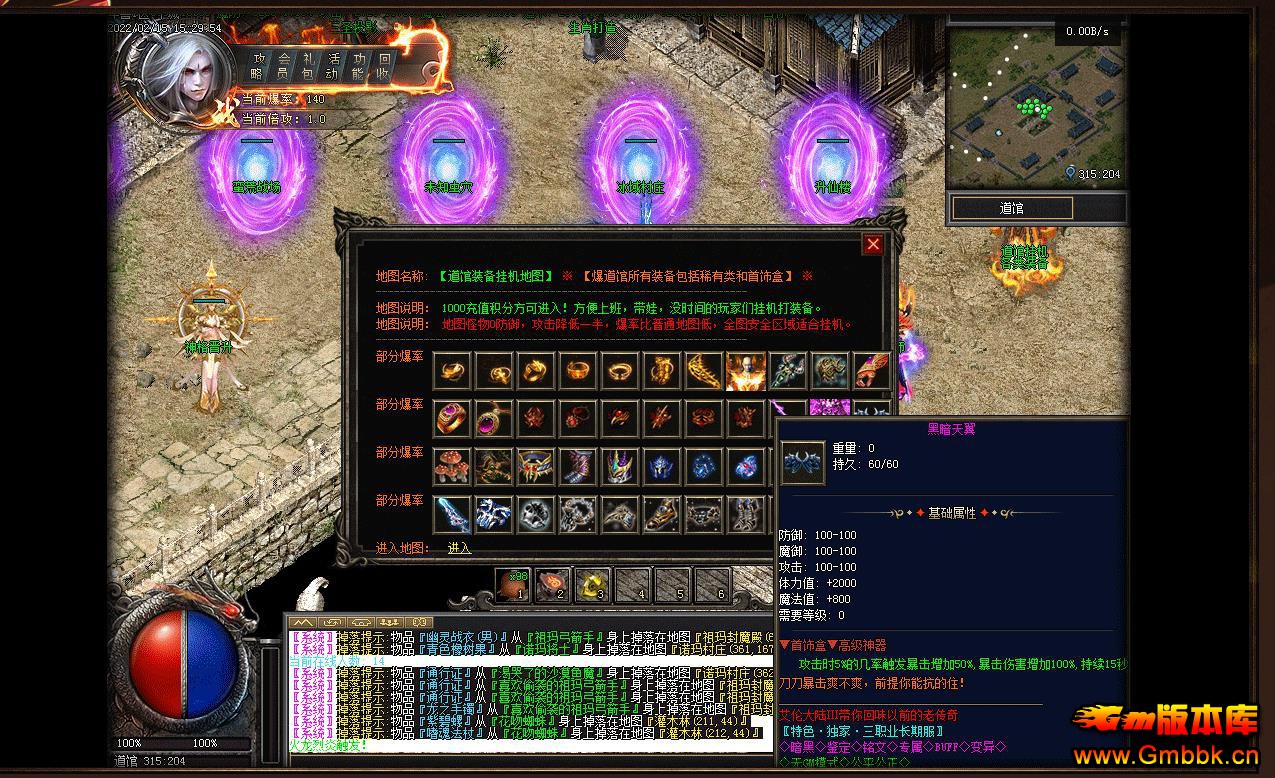
Task: Click the 道馆 map name button
Action: (1011, 208)
